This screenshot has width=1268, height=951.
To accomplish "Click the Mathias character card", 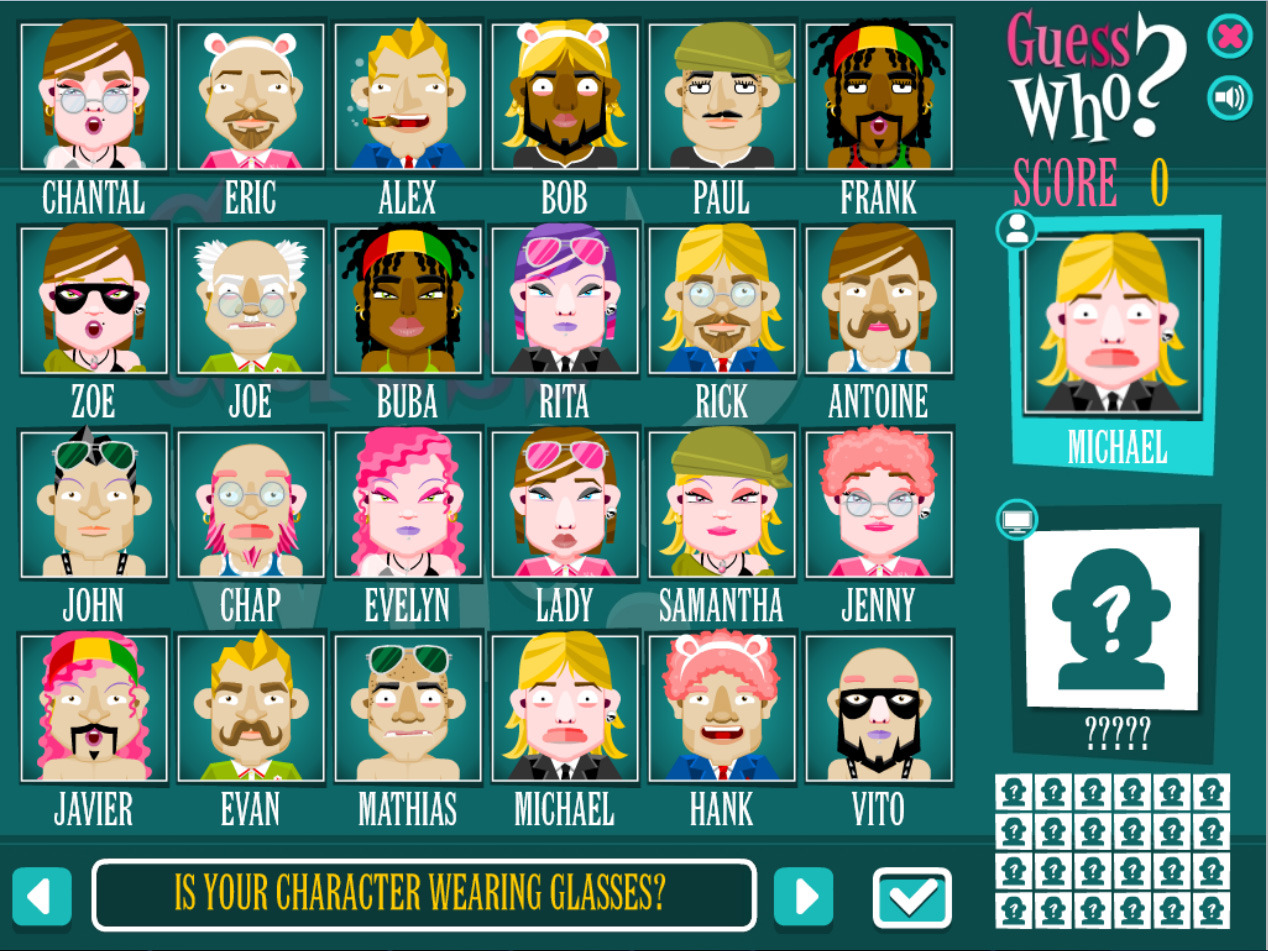I will pos(408,708).
